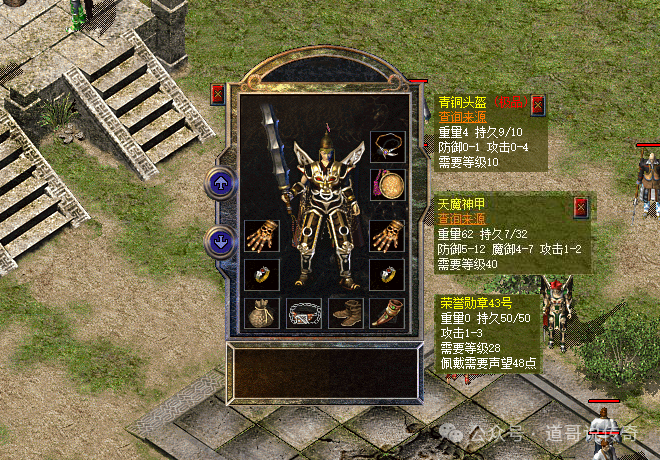Close the character equipment panel
This screenshot has height=460, width=660.
click(218, 95)
